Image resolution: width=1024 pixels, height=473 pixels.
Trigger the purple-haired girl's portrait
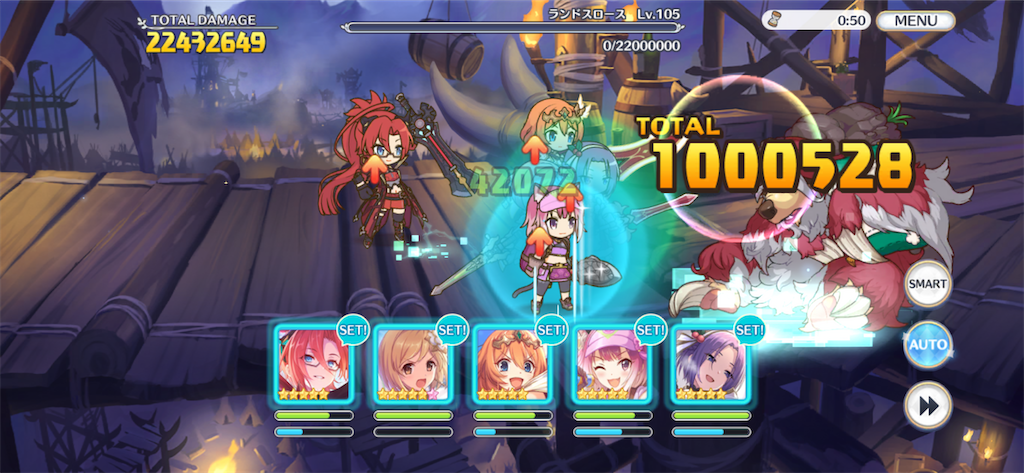(x=711, y=363)
